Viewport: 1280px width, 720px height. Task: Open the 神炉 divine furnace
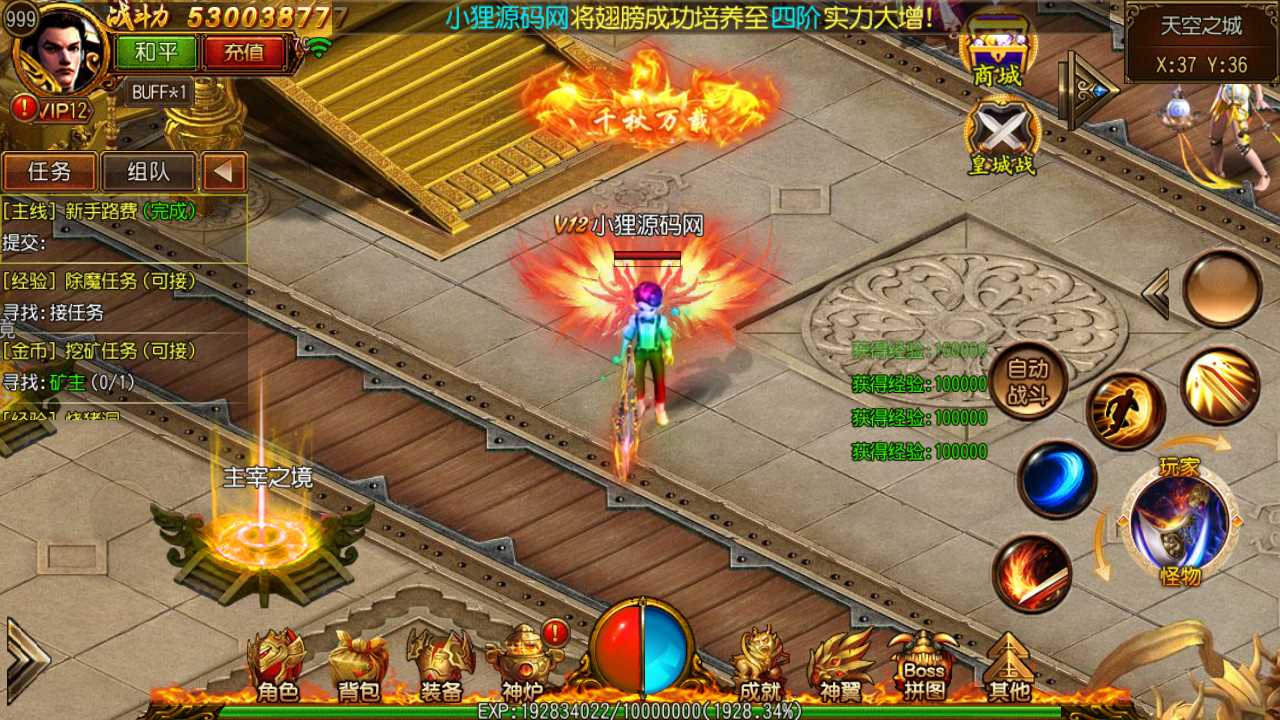click(x=519, y=660)
